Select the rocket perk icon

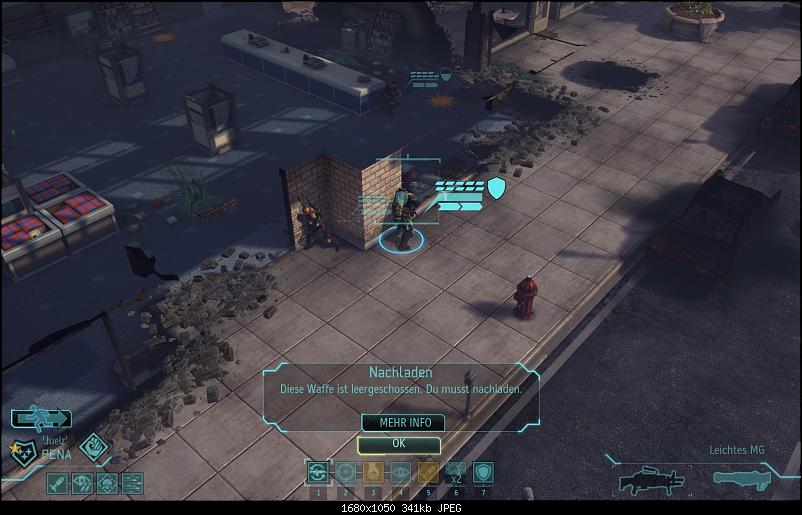[x=57, y=484]
